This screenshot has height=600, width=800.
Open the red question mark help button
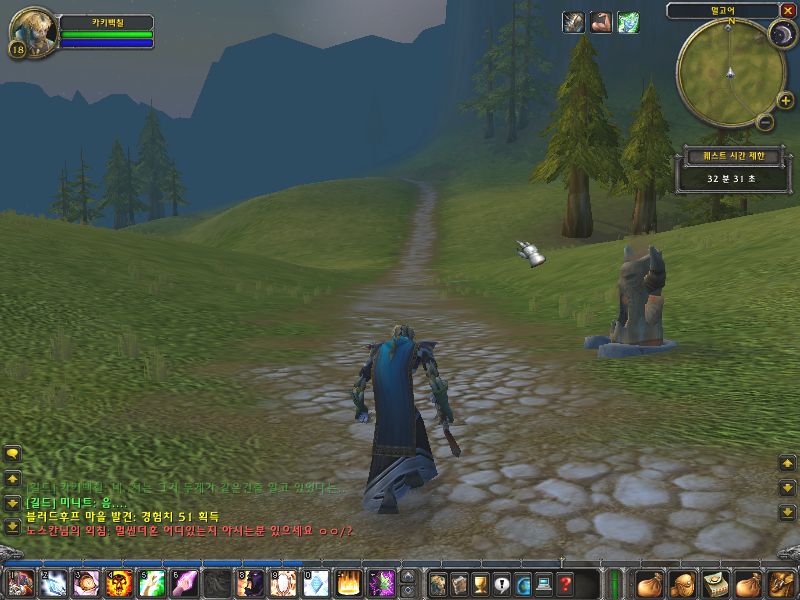(x=565, y=582)
